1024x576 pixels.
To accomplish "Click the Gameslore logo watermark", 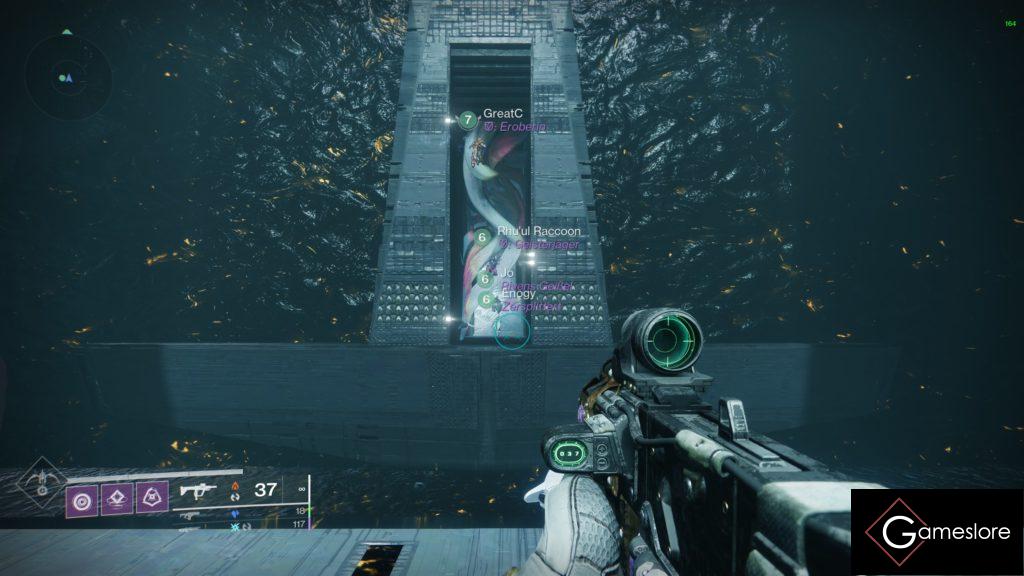I will (x=937, y=532).
